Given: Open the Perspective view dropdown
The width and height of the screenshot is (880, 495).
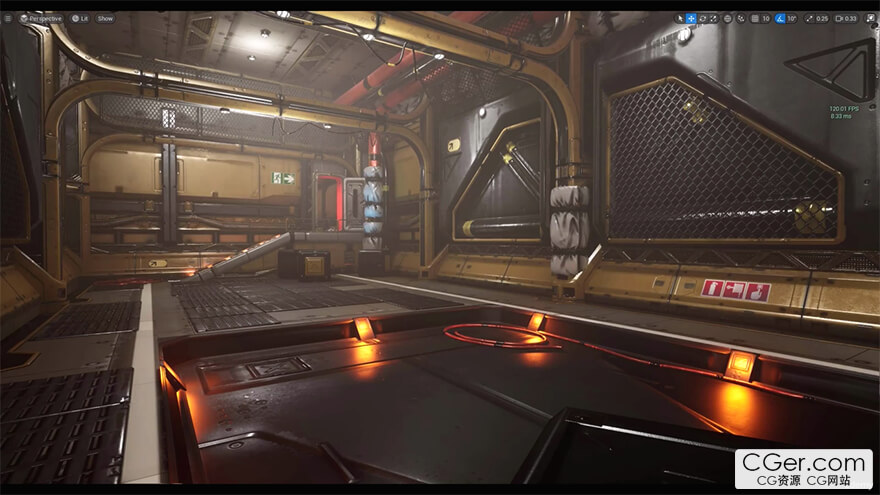Looking at the screenshot, I should click(x=41, y=18).
